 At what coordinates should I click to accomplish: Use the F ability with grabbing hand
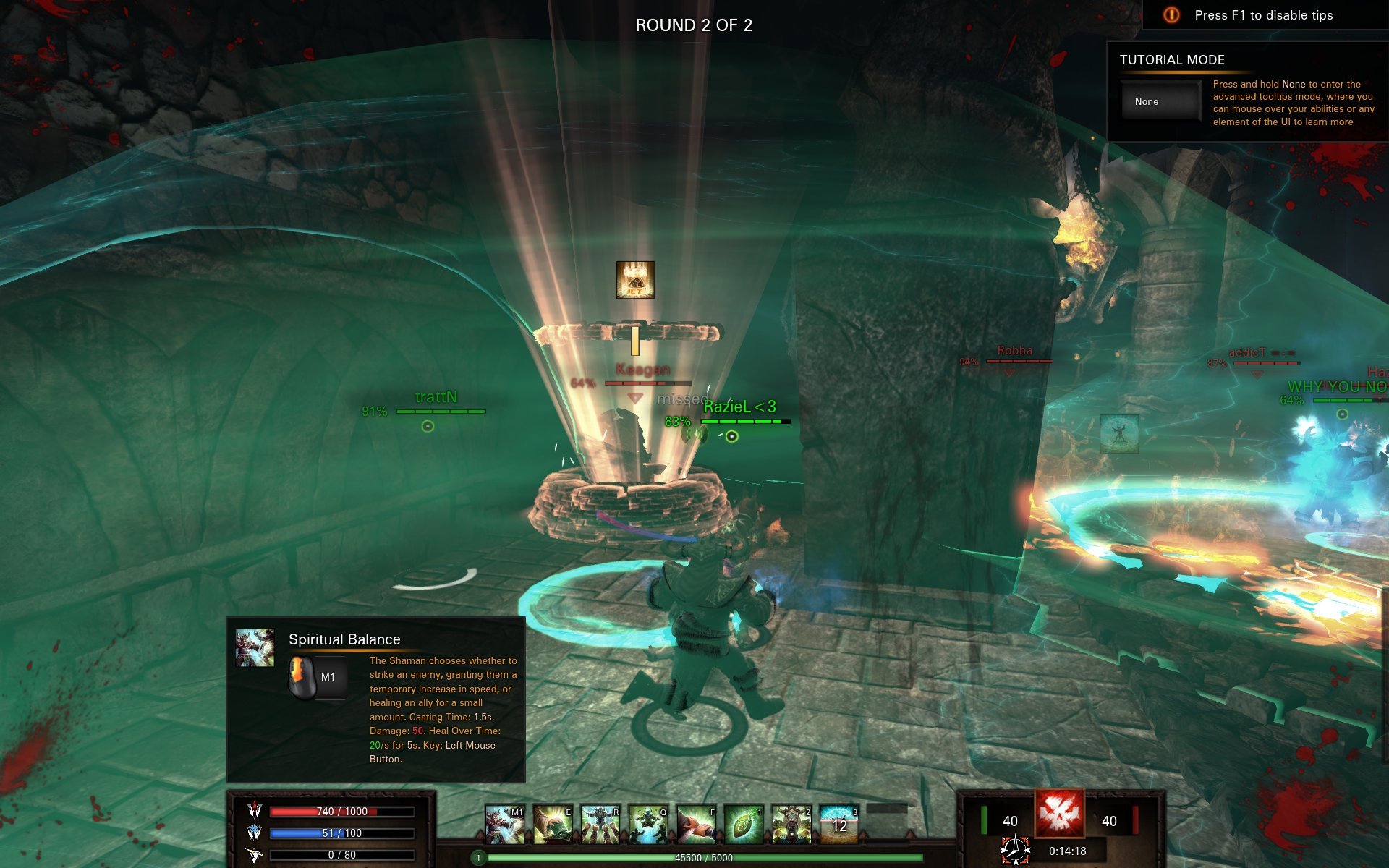696,825
